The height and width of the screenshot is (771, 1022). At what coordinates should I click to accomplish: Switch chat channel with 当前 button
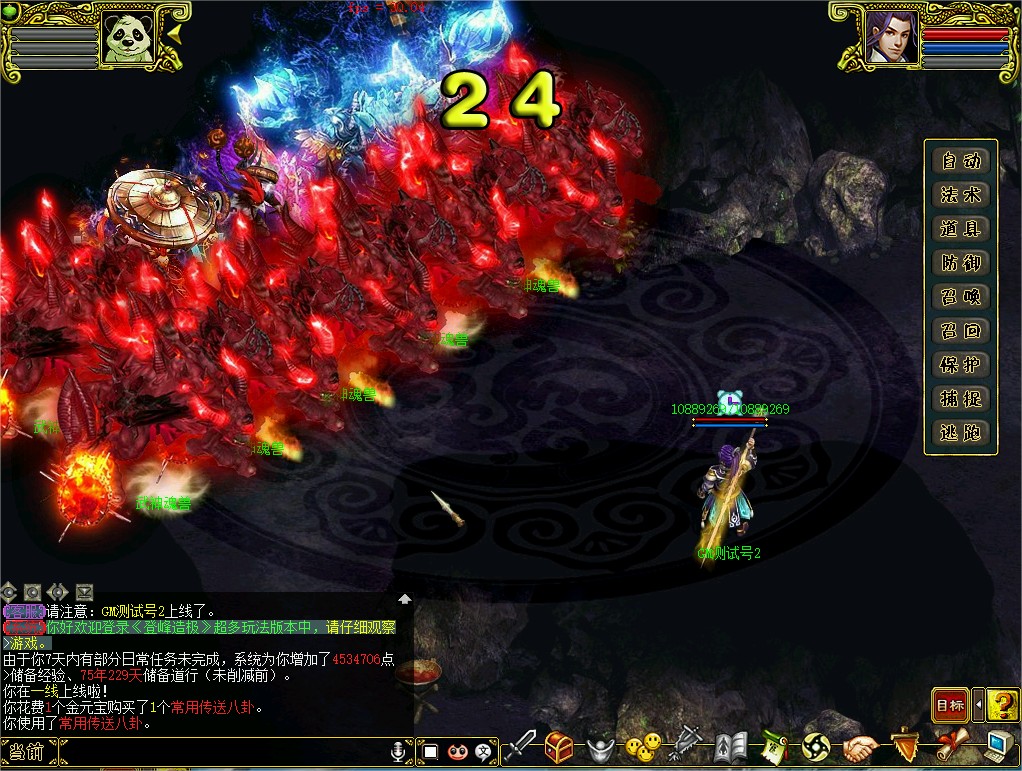click(x=27, y=751)
